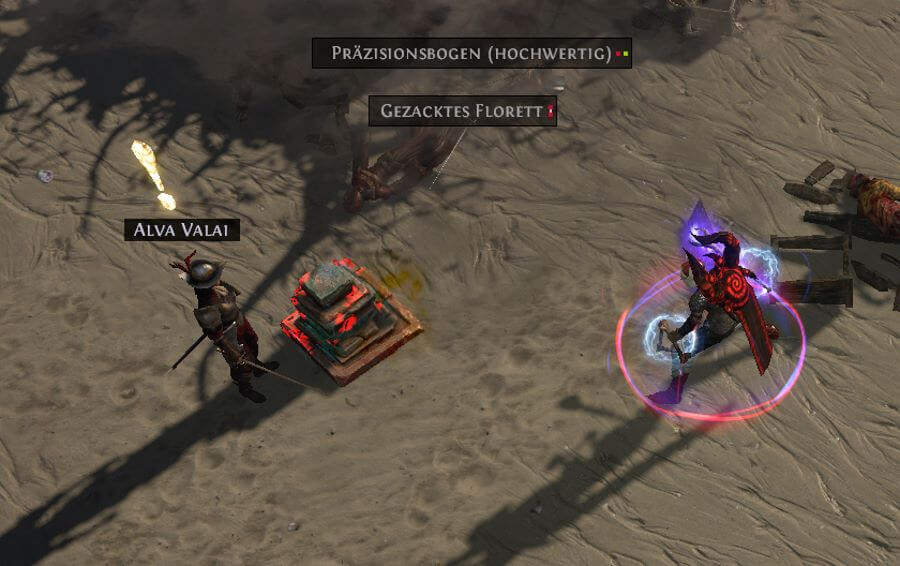Pick up the Gezacktes Florett item label
900x566 pixels.
[x=462, y=111]
